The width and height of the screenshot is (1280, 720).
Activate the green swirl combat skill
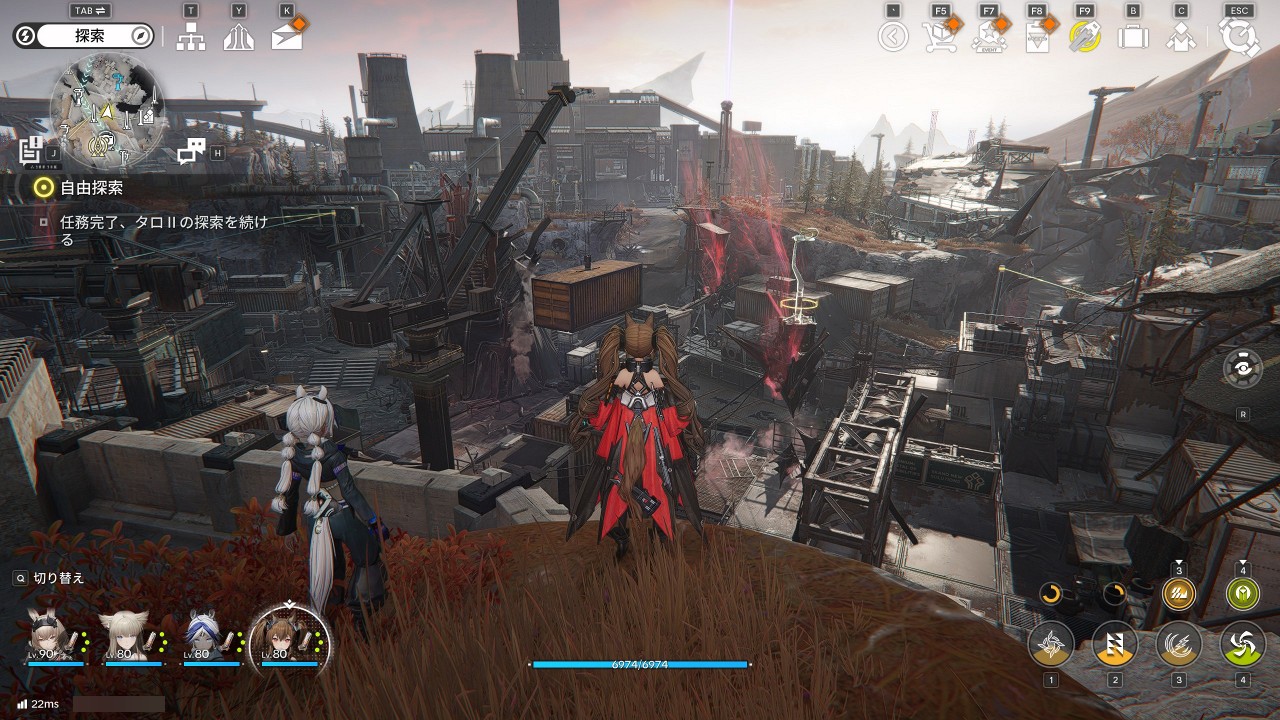click(1242, 643)
